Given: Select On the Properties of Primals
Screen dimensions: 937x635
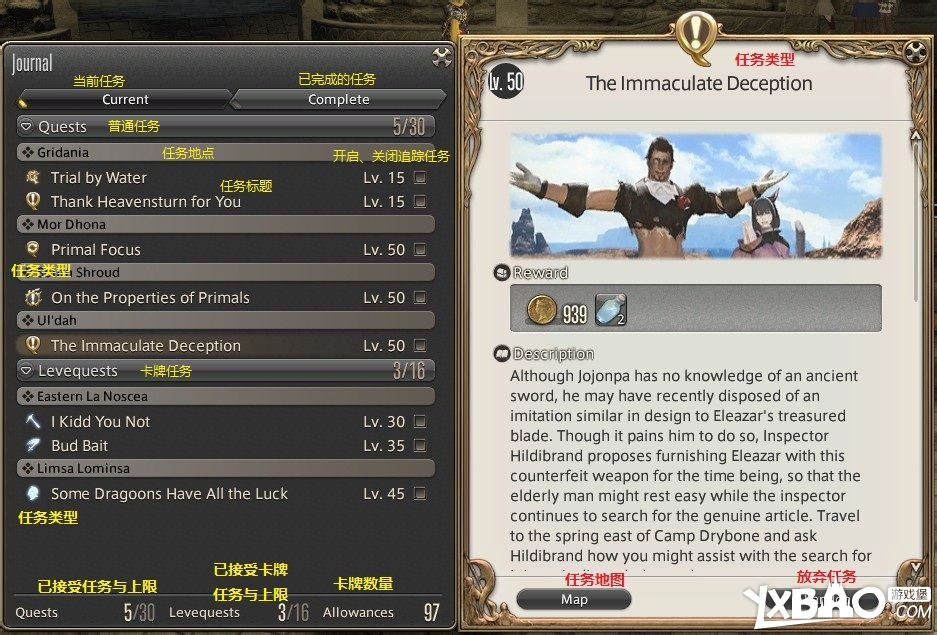Looking at the screenshot, I should (150, 298).
